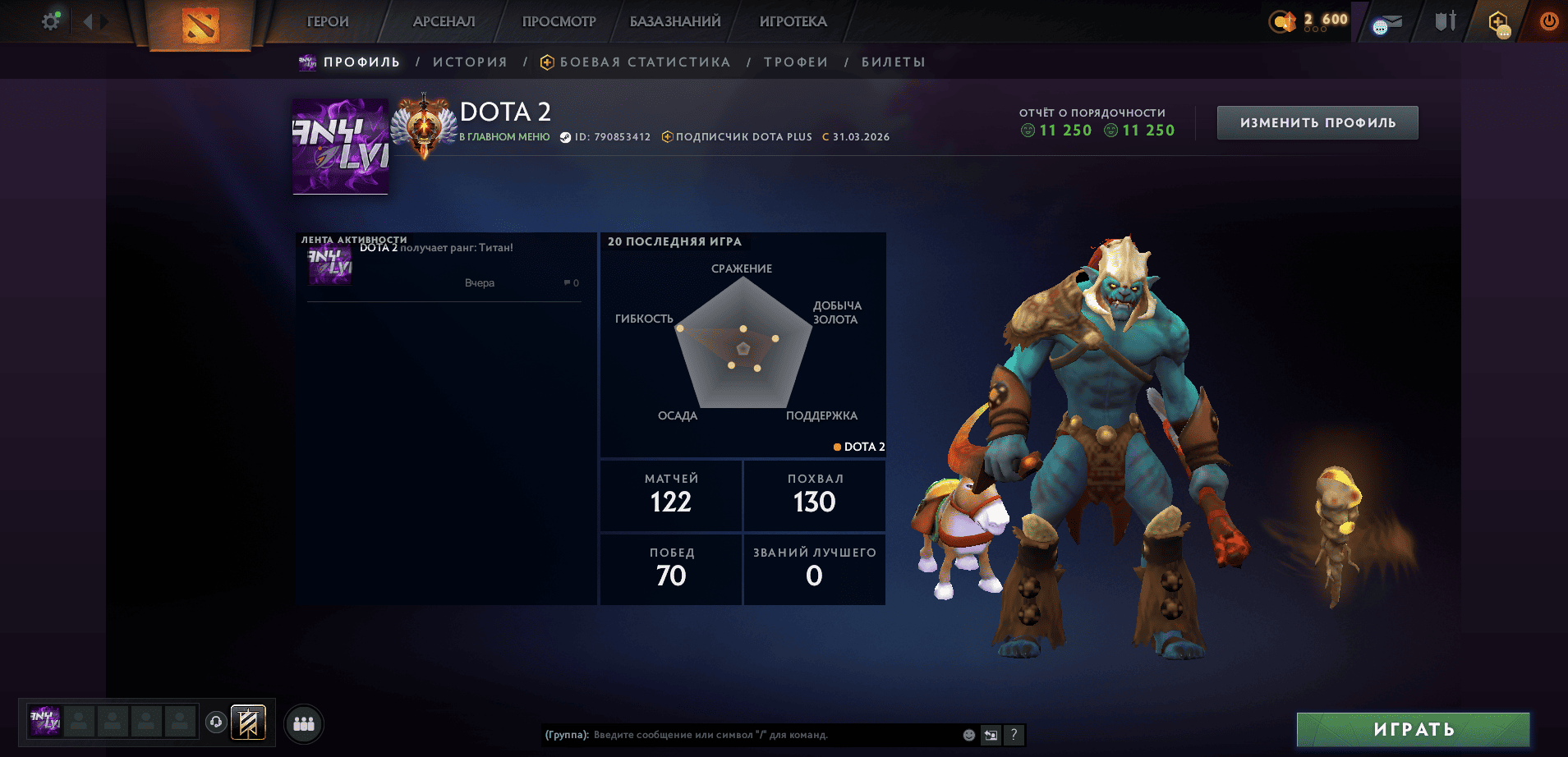
Task: Click the group chat message field
Action: coord(772,735)
